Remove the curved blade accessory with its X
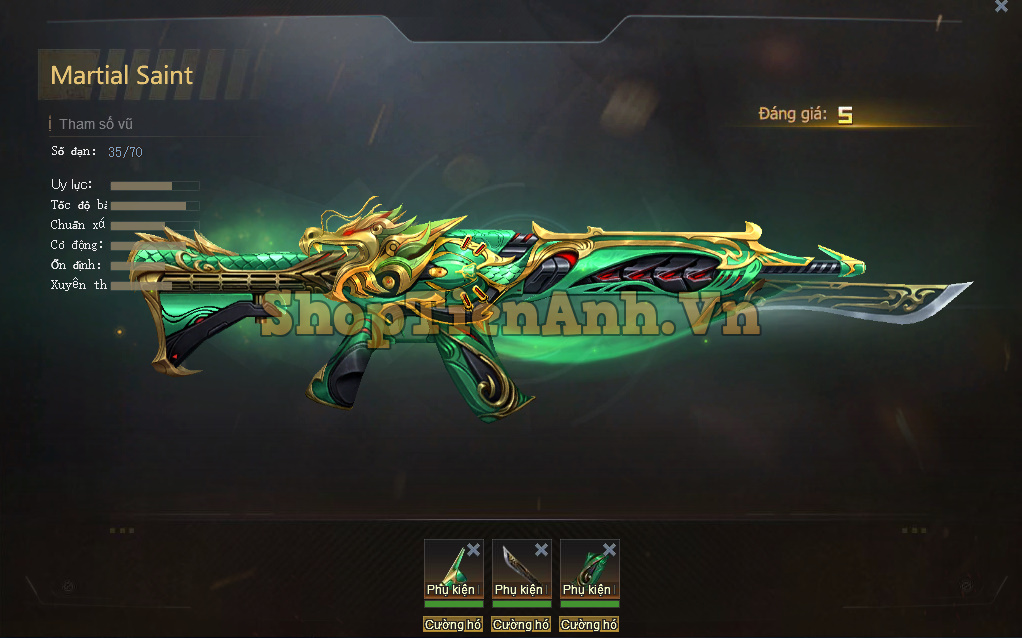 pyautogui.click(x=541, y=550)
